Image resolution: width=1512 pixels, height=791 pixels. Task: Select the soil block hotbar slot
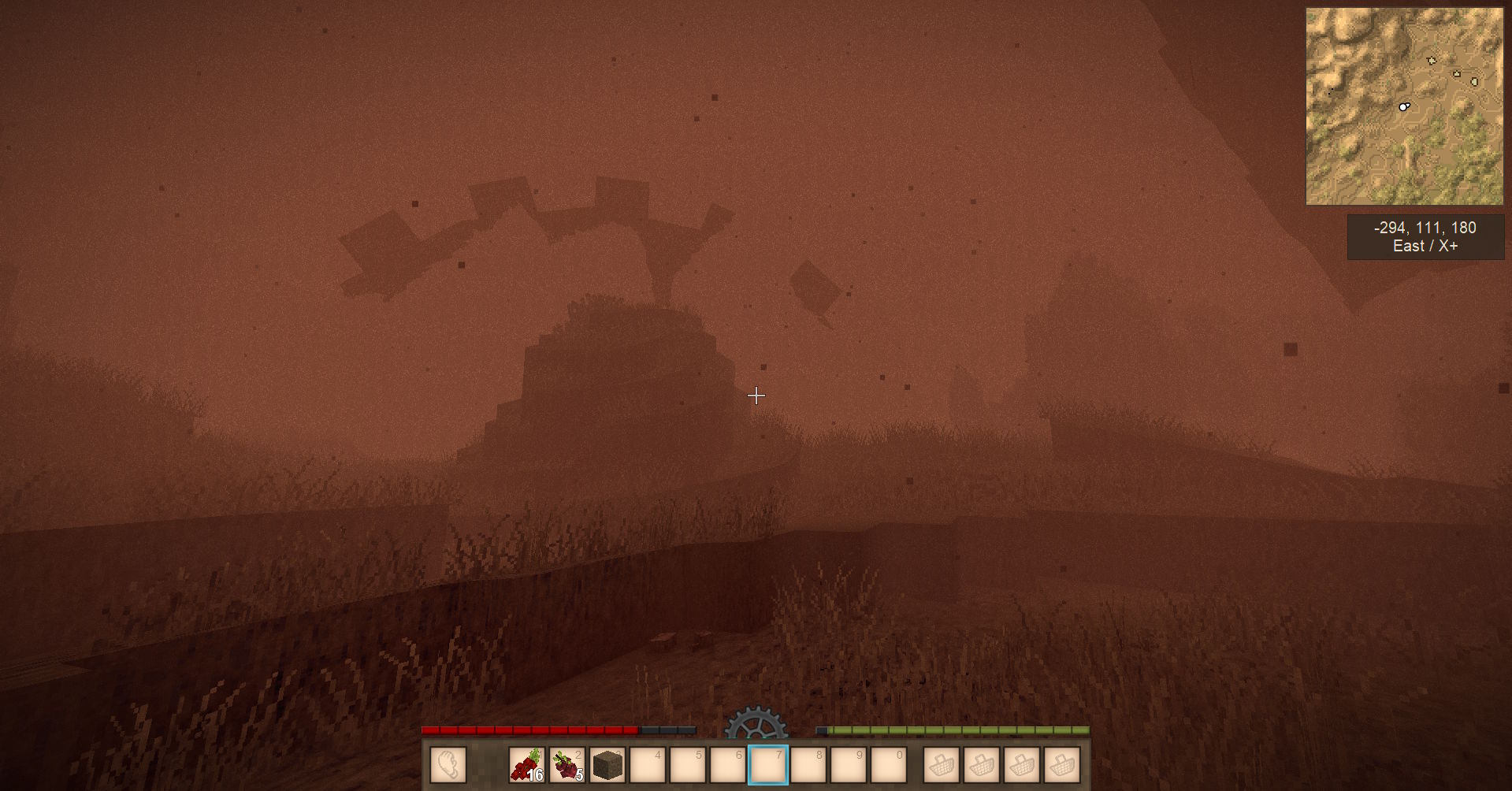point(607,765)
